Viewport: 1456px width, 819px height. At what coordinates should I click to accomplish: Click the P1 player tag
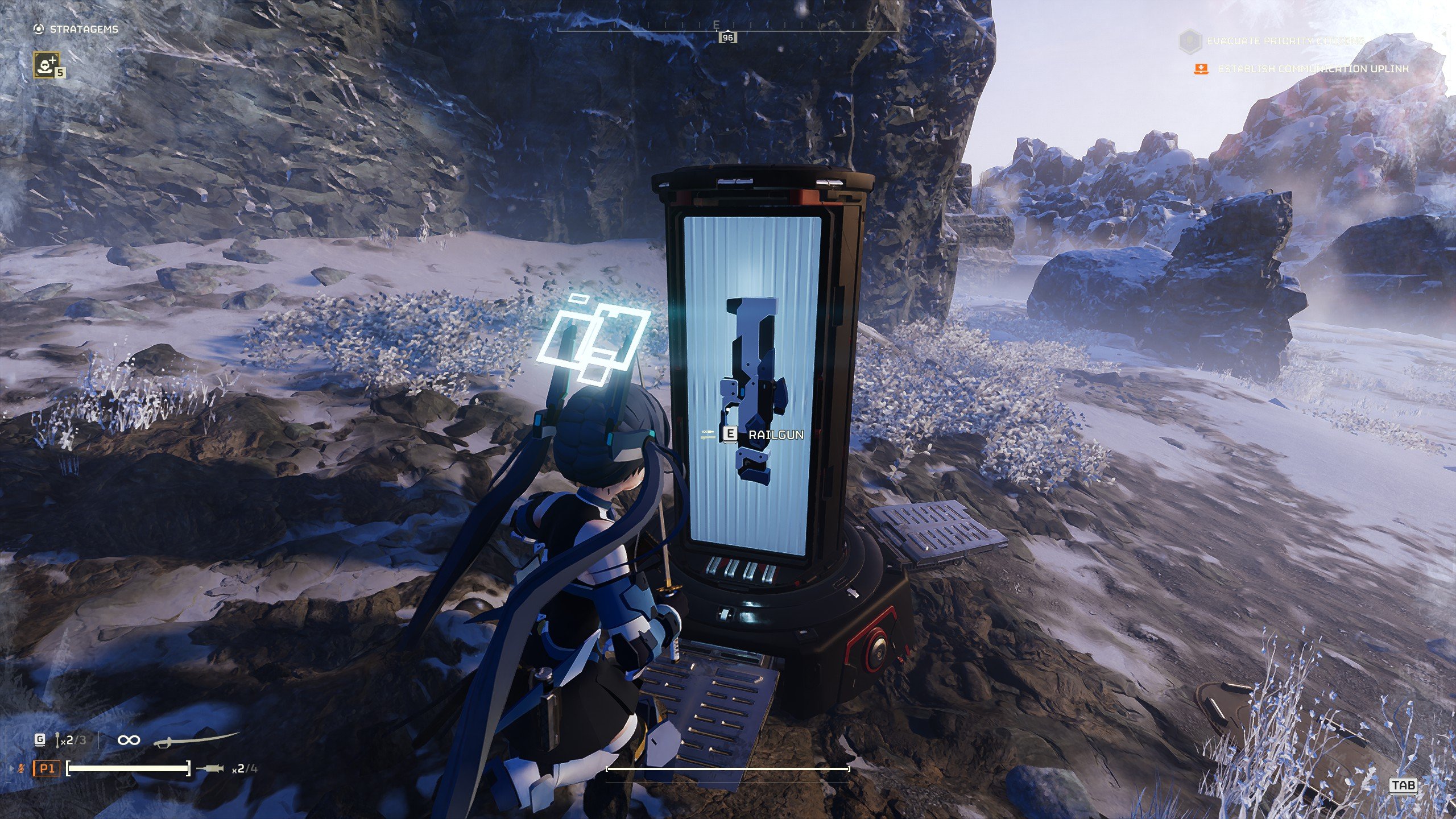pos(46,769)
